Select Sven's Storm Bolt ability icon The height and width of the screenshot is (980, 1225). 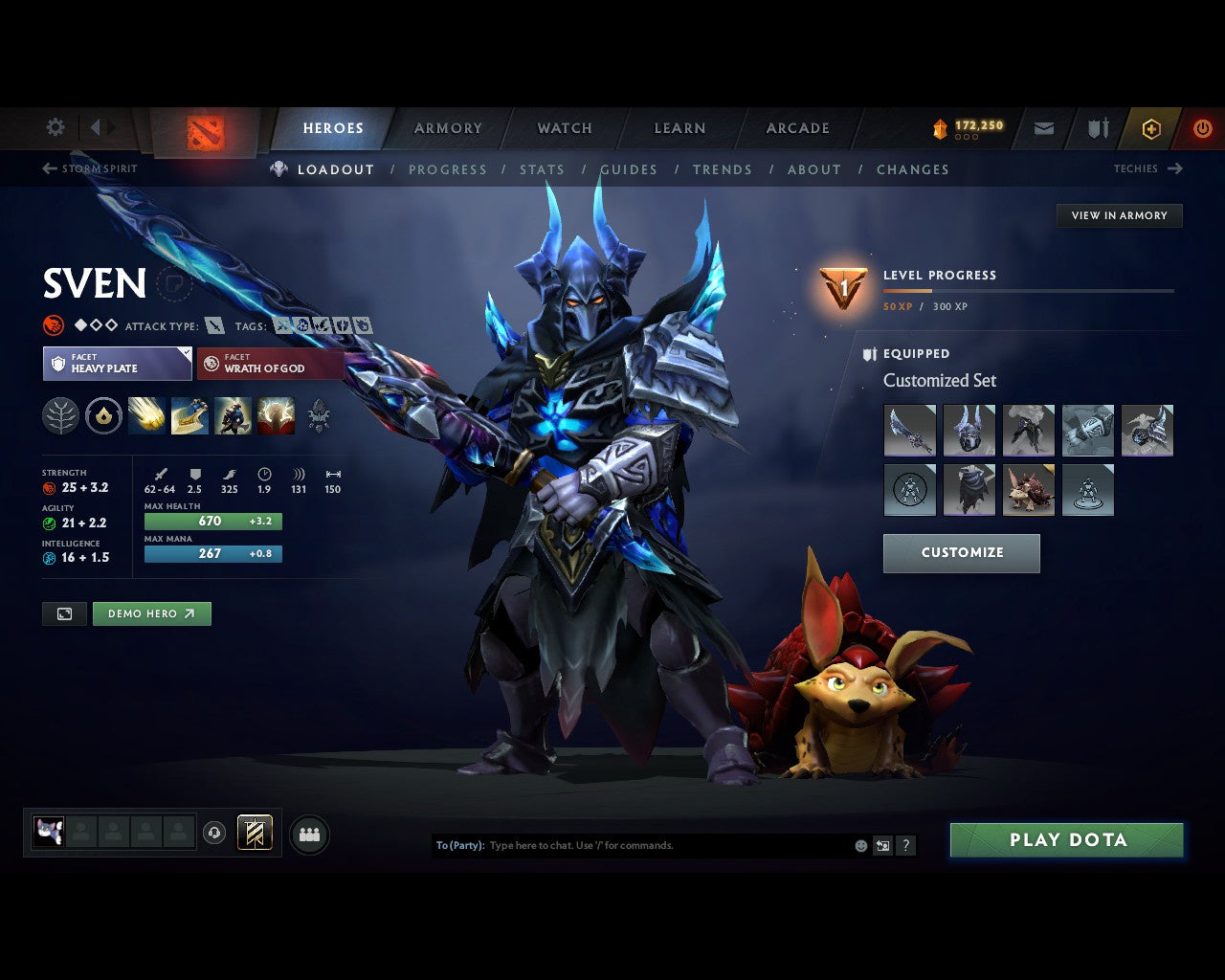pyautogui.click(x=146, y=415)
